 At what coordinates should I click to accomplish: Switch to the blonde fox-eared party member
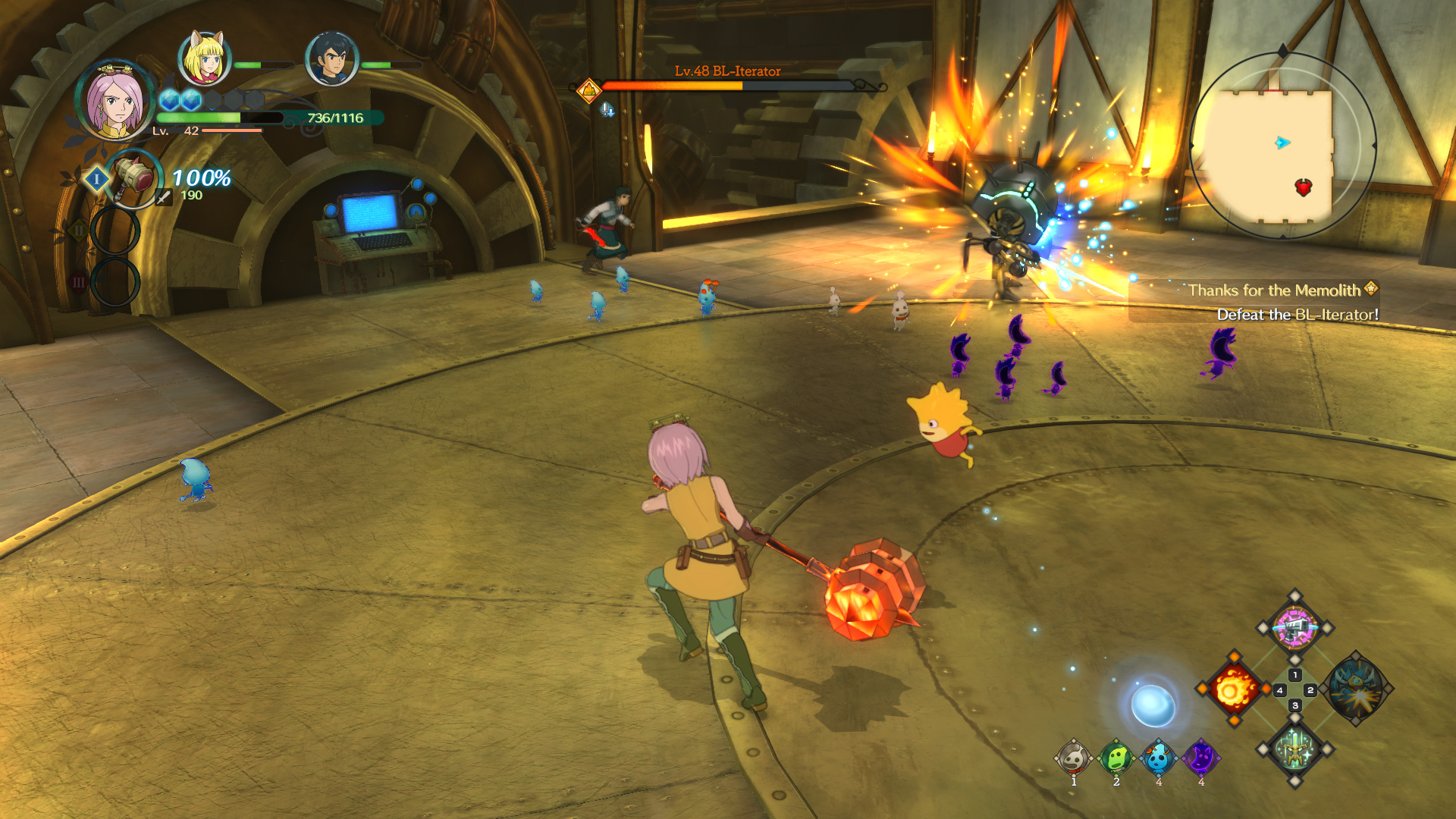(204, 58)
